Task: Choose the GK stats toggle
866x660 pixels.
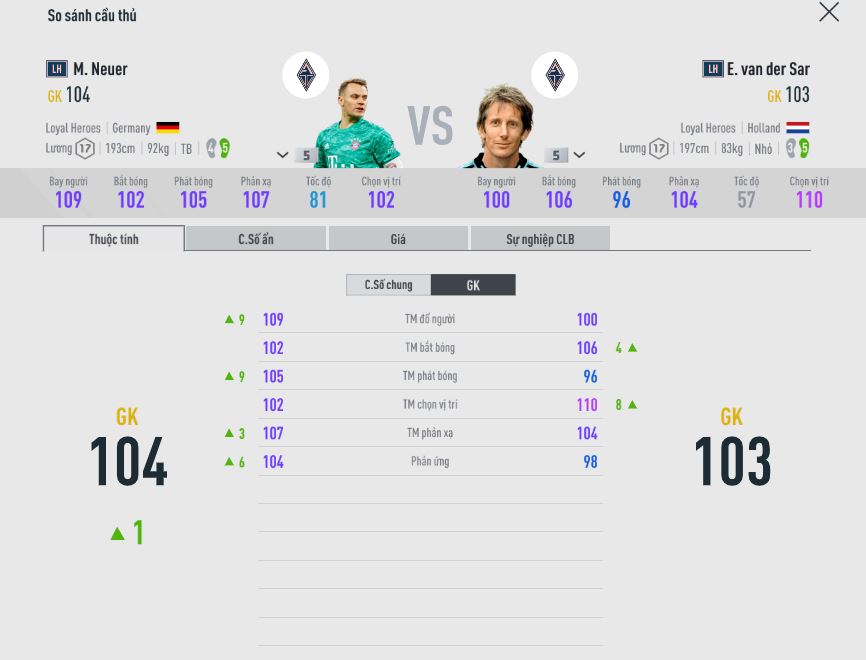Action: pyautogui.click(x=473, y=285)
